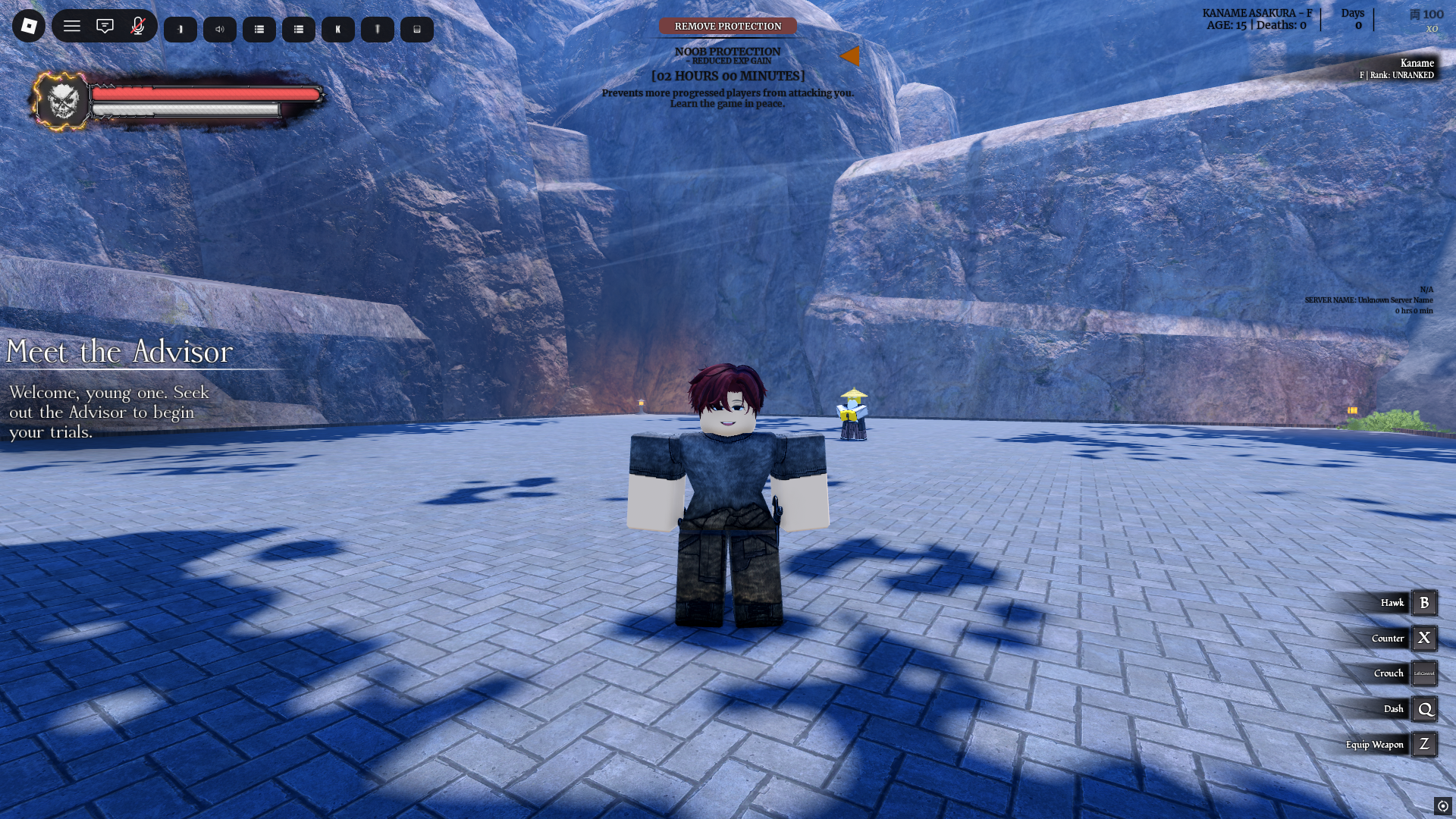The image size is (1456, 819).
Task: Toggle the Counter X keybind
Action: 1424,638
